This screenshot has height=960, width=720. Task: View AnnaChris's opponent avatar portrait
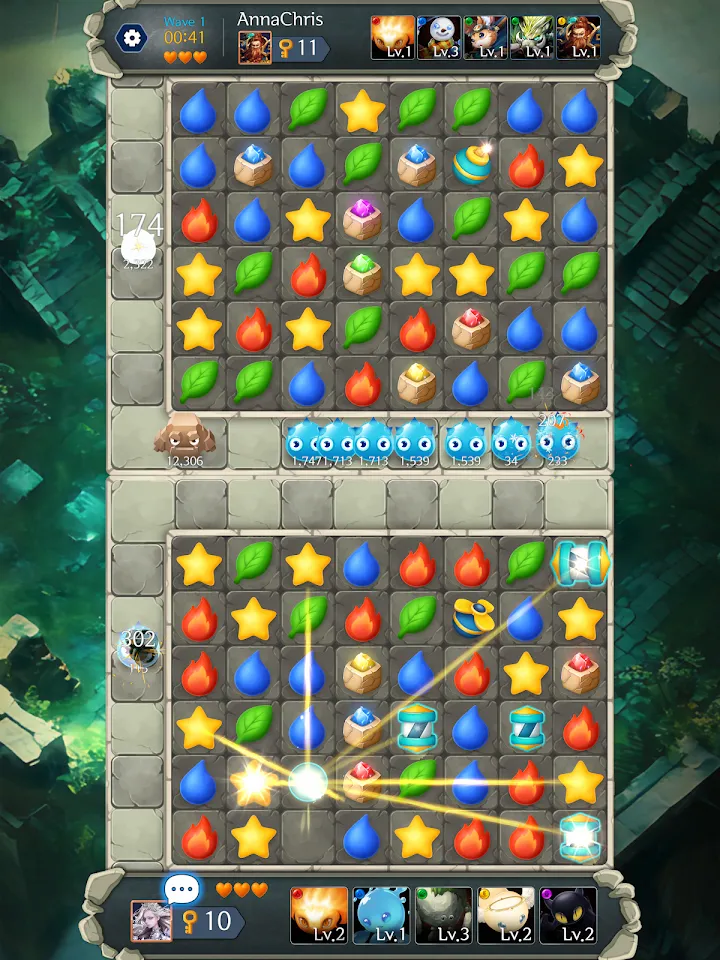pos(254,47)
